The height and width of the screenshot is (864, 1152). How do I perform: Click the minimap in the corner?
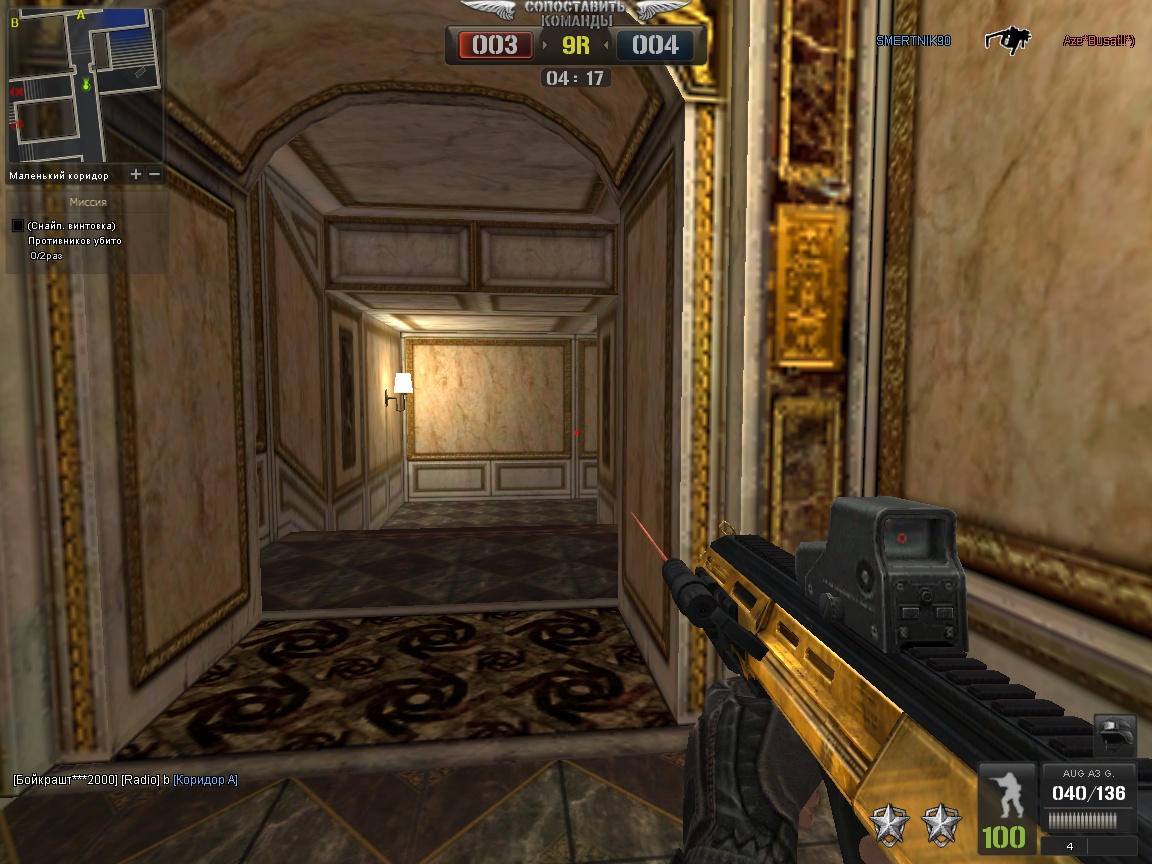click(85, 85)
